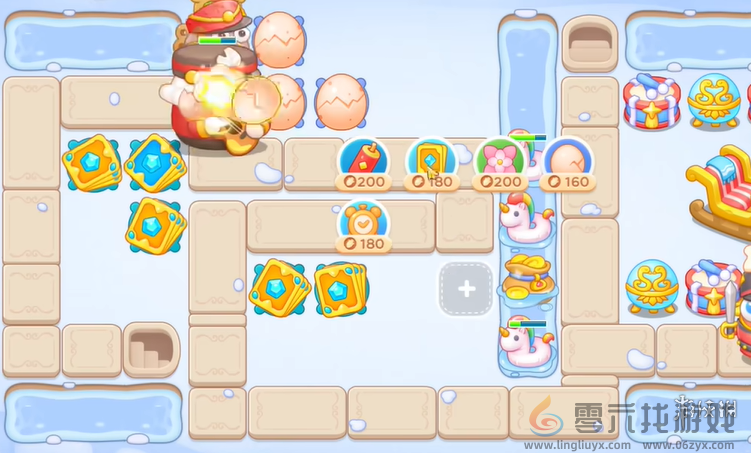
Task: Select the gem card tower costing 180
Action: [x=430, y=162]
